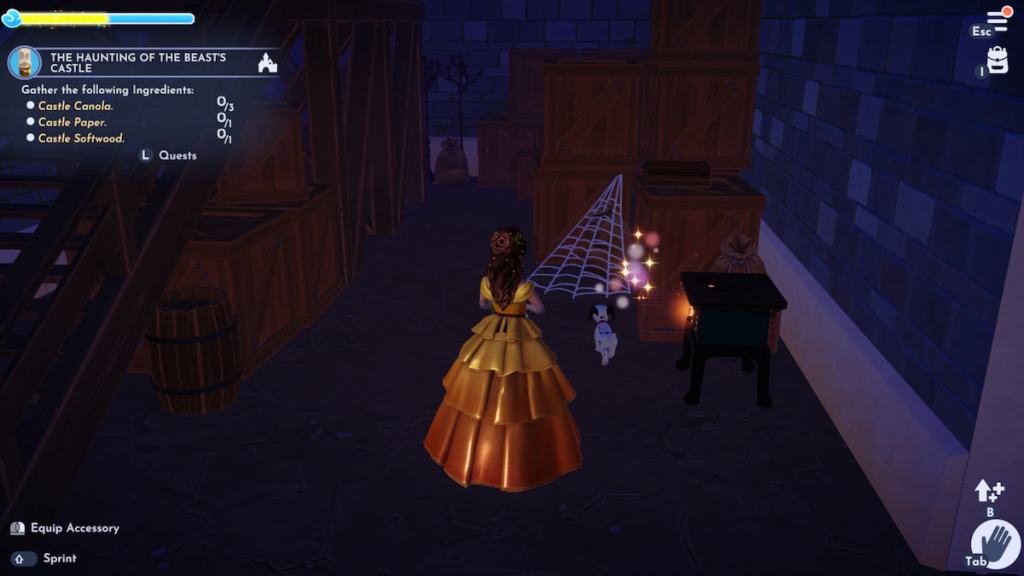The width and height of the screenshot is (1024, 576).
Task: Click the quest giver portrait
Action: click(x=24, y=62)
